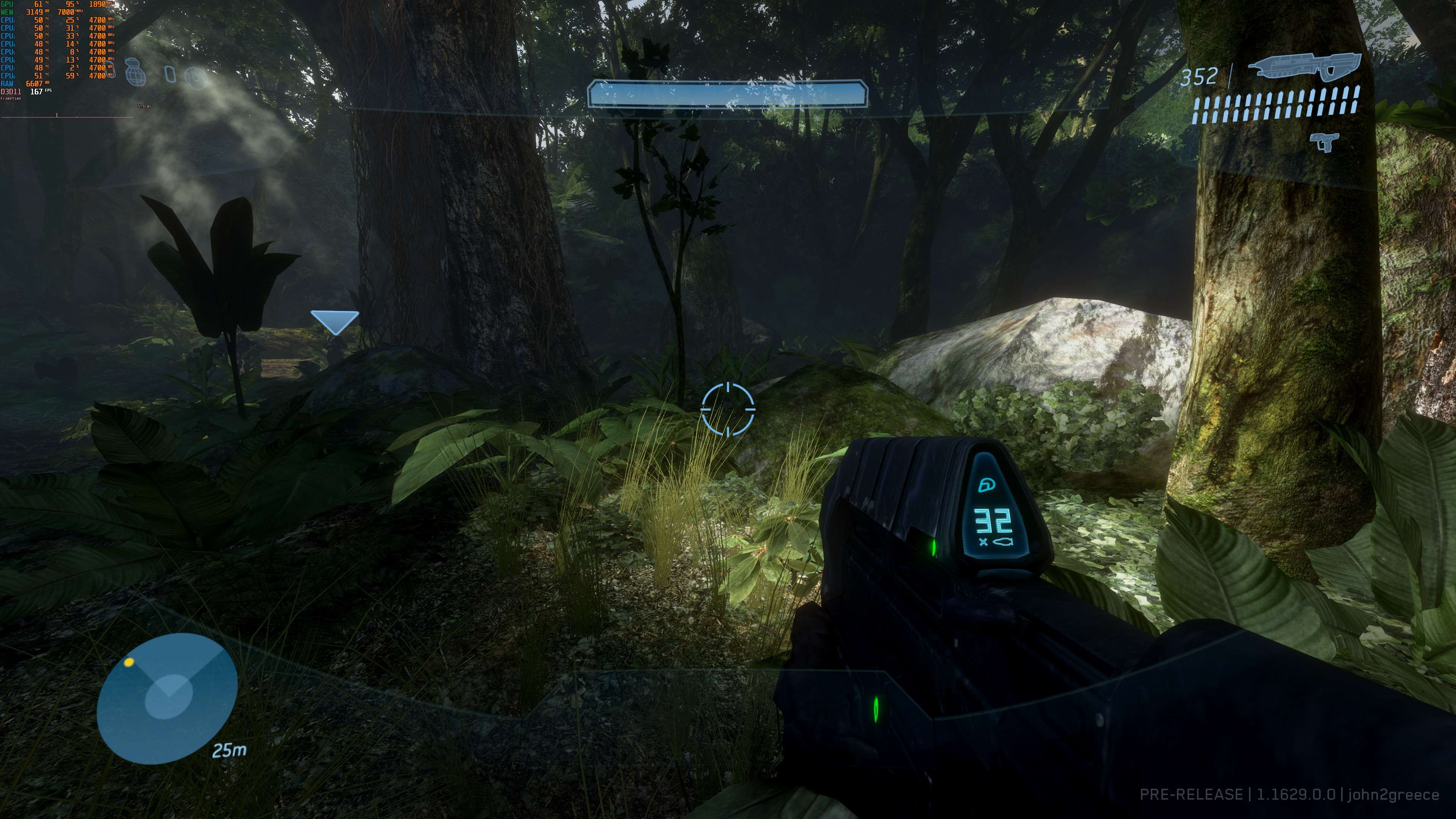Select the yellow blip on the radar

pos(129,662)
